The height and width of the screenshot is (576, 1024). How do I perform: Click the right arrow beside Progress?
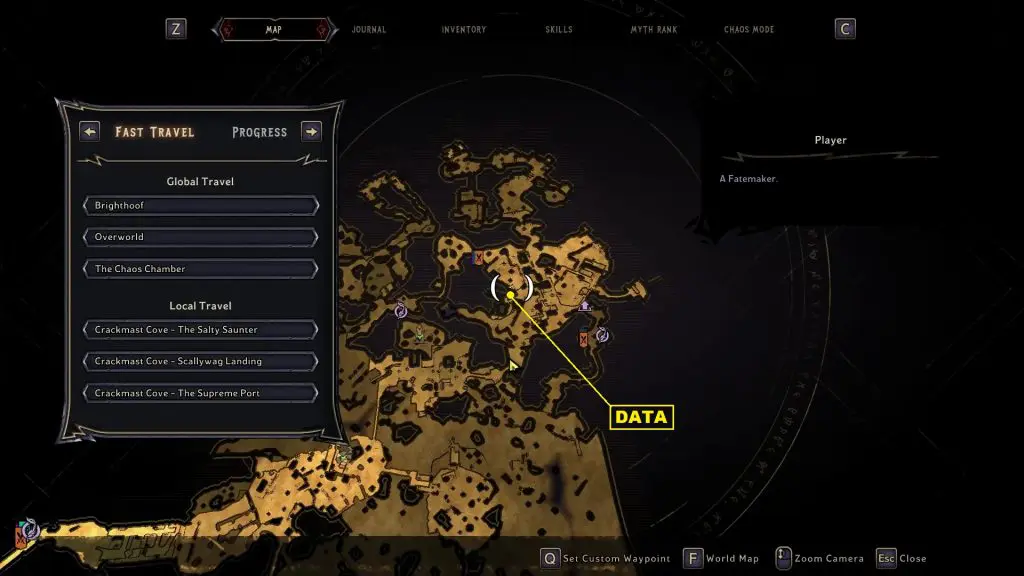pos(311,131)
